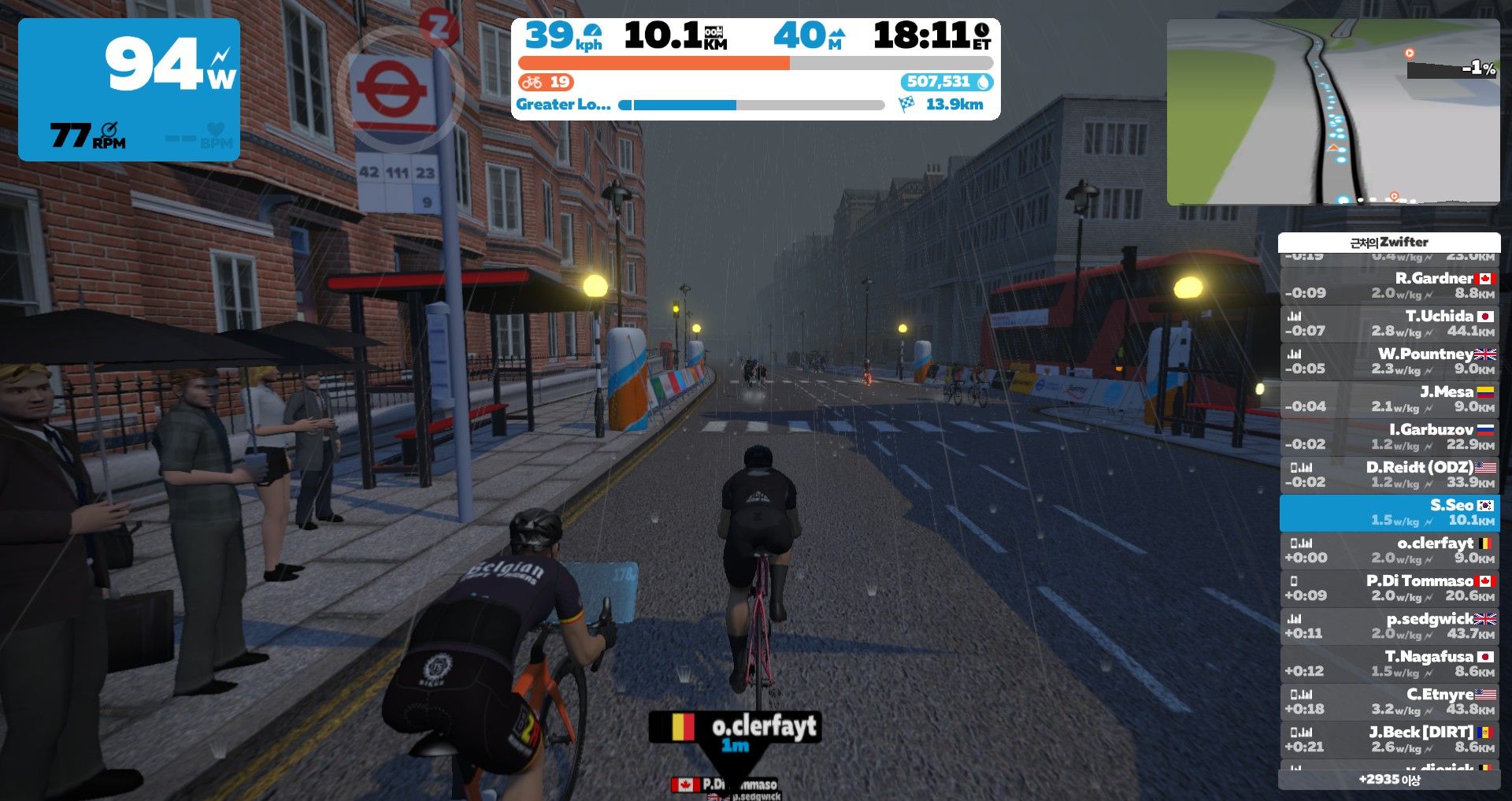
Task: Click the minimap route view
Action: point(1332,112)
